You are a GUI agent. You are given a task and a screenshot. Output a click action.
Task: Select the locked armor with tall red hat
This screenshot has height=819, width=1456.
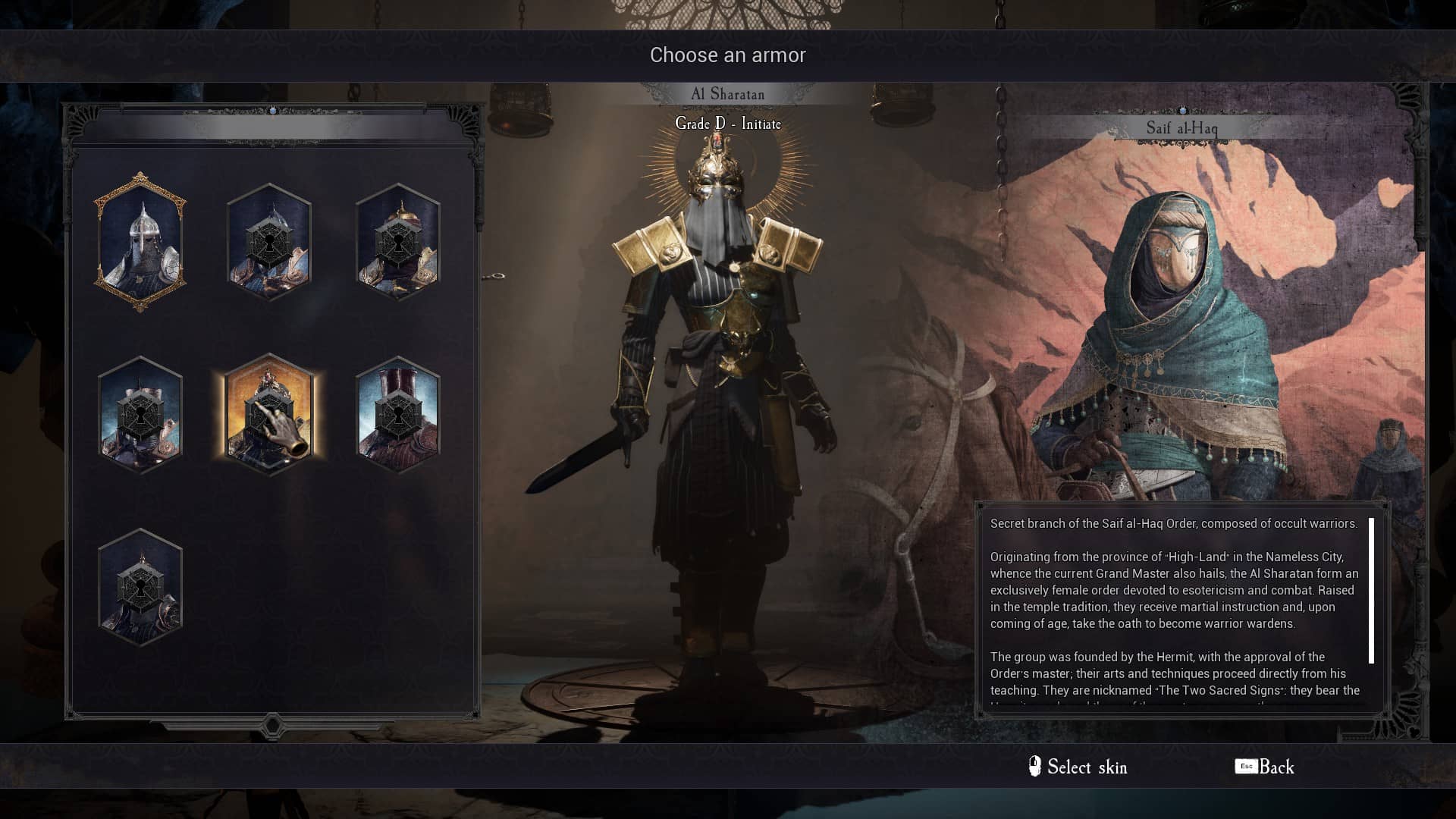click(398, 415)
